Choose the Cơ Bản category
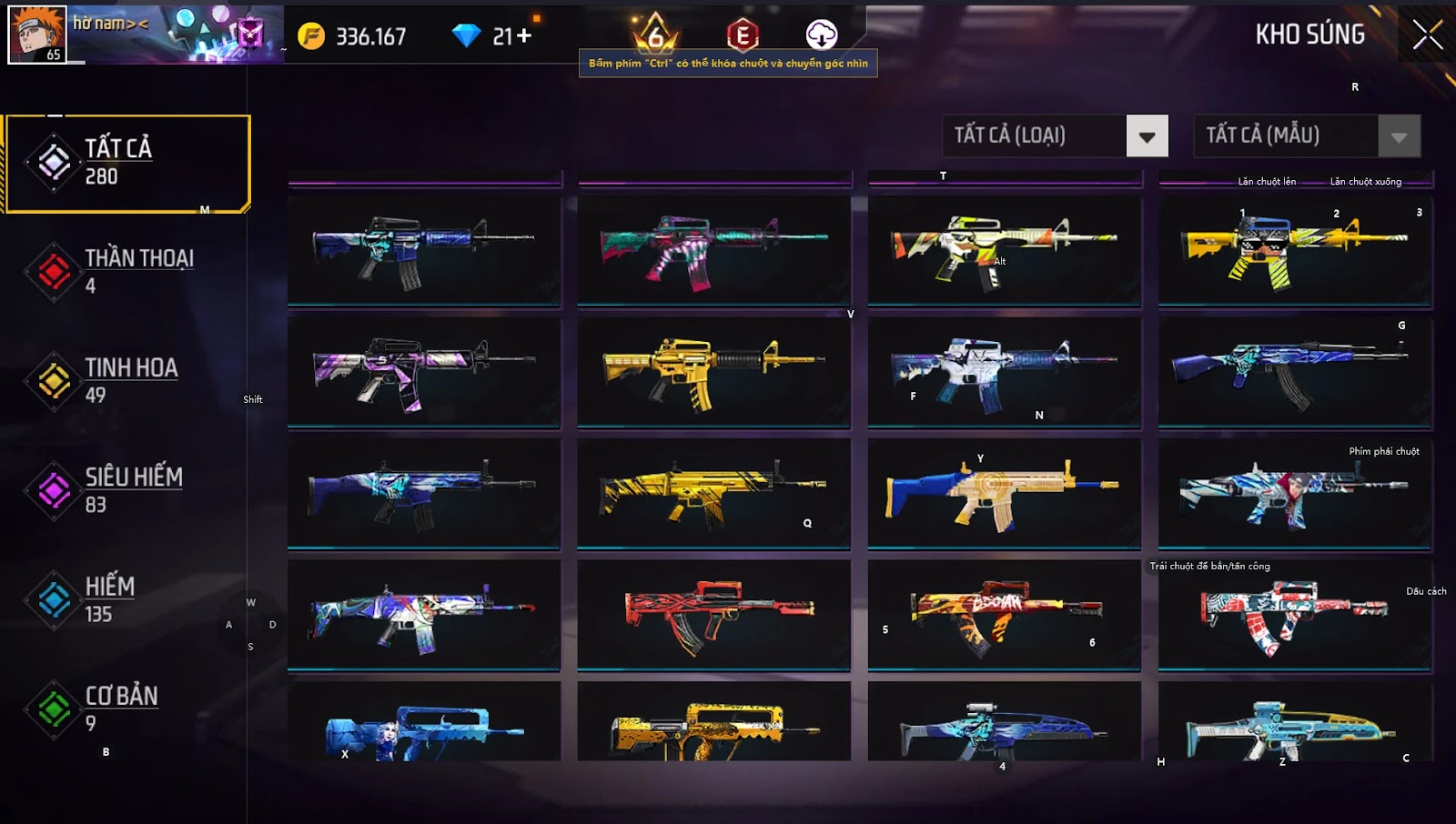 127,708
